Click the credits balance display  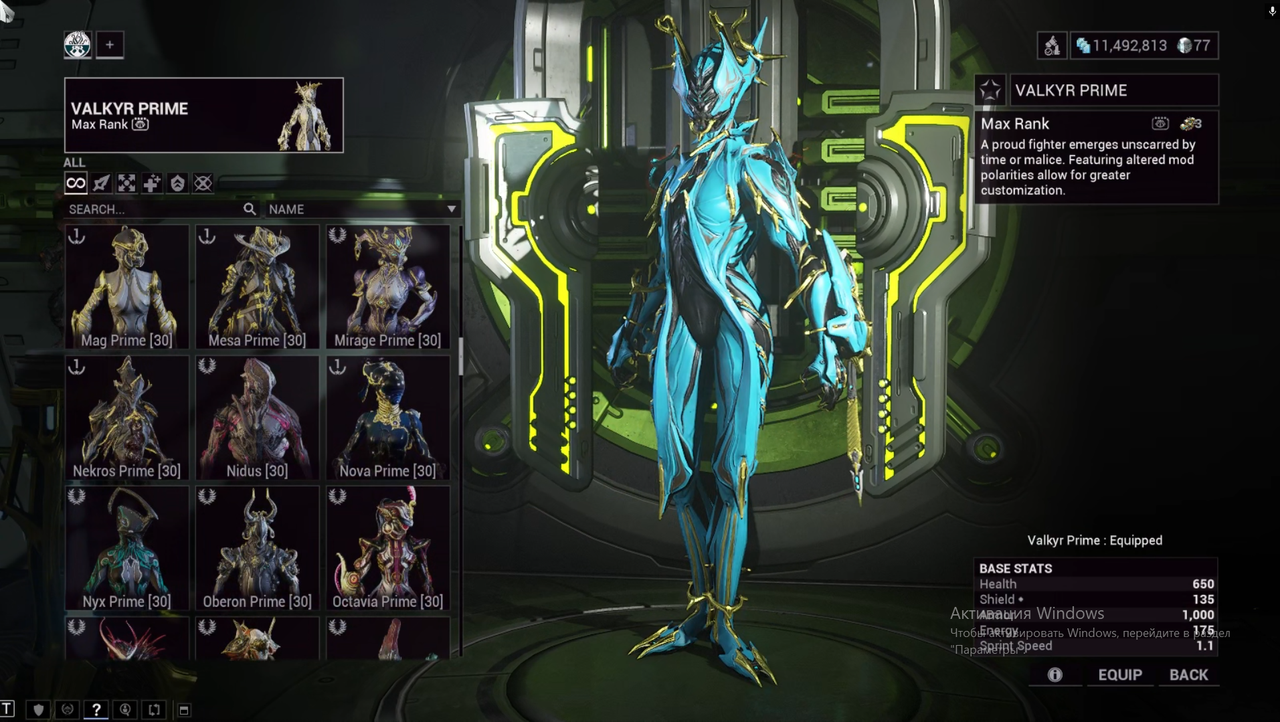[1120, 46]
